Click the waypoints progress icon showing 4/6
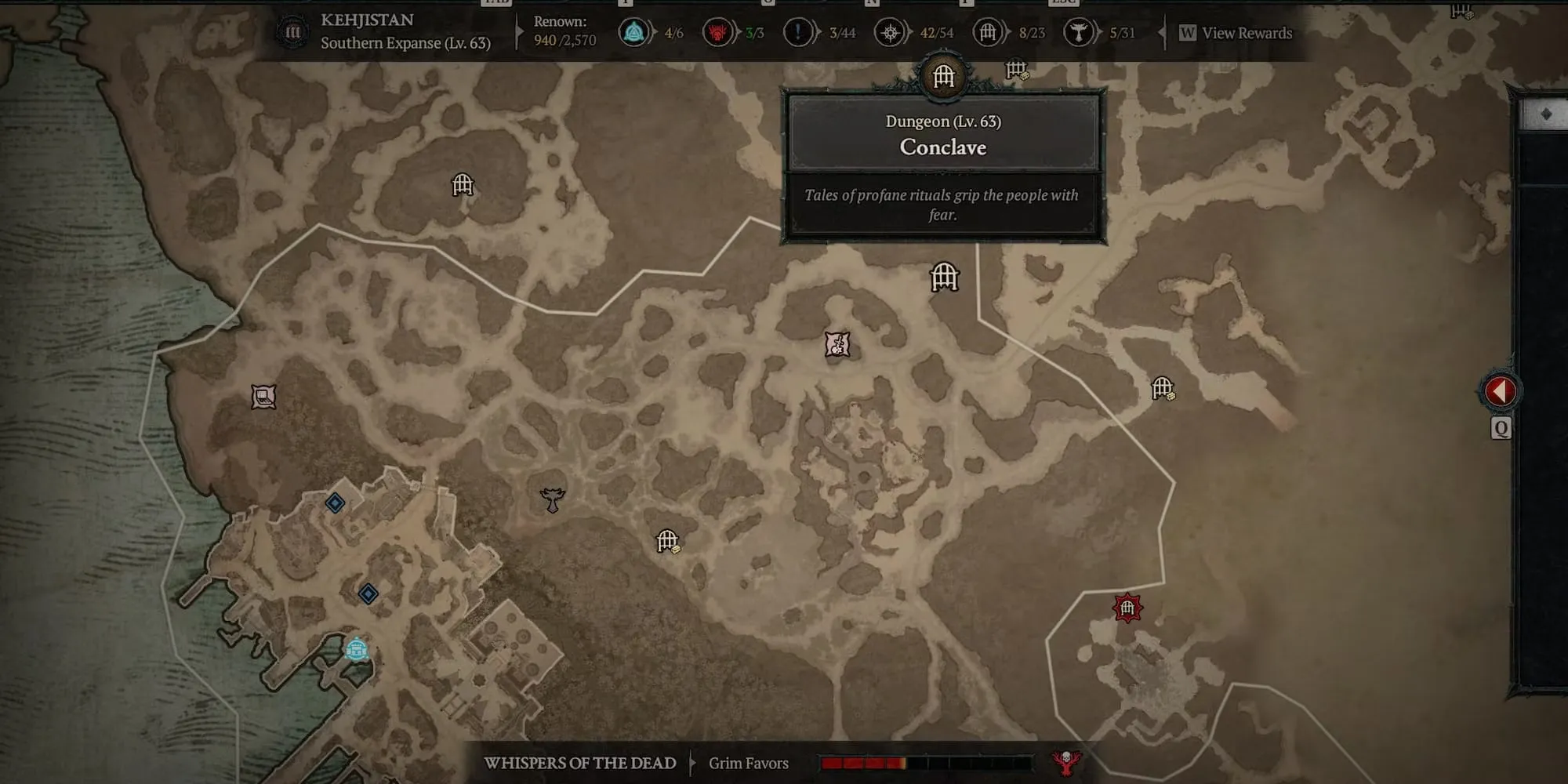The image size is (1568, 784). tap(634, 33)
